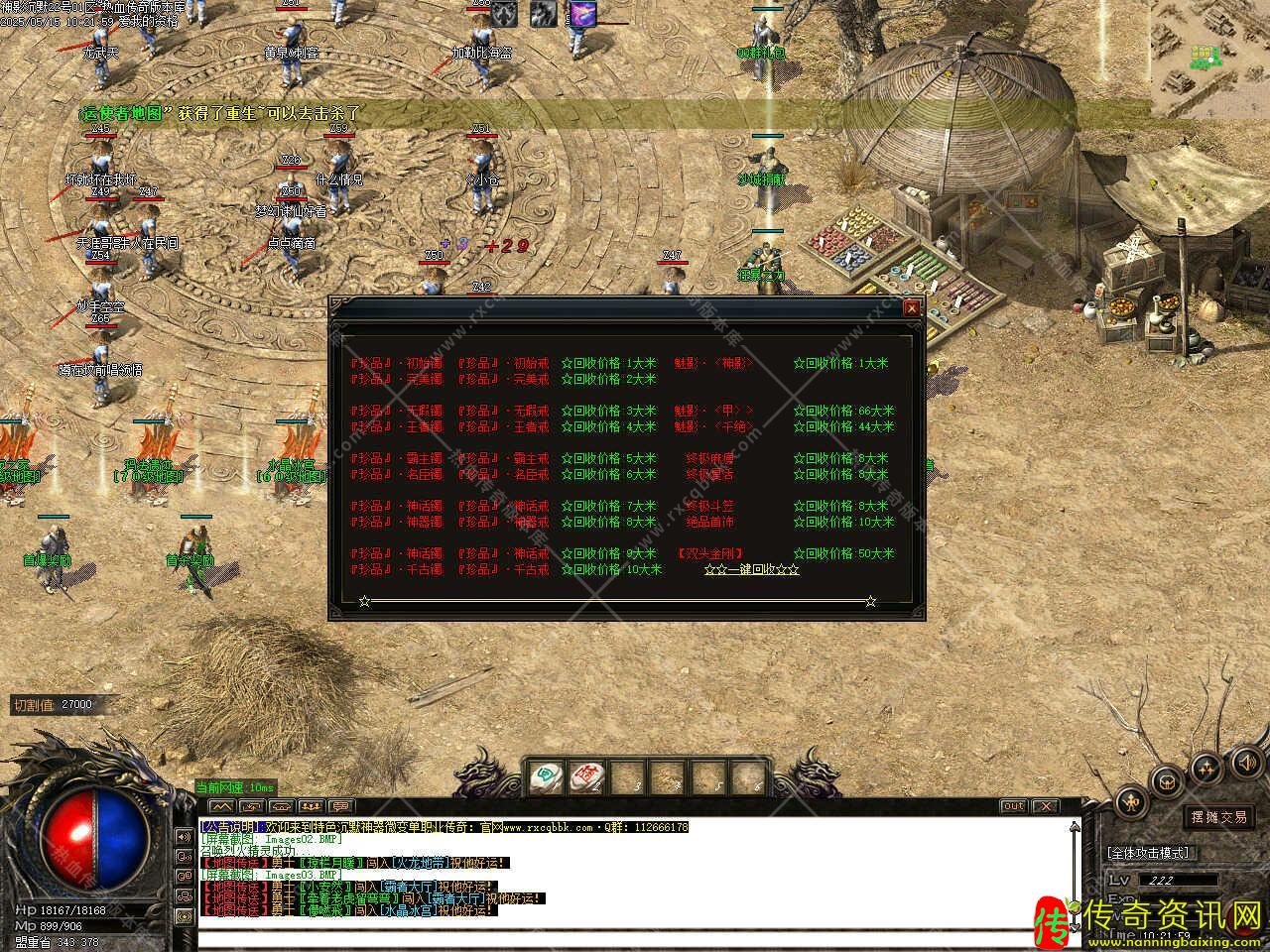Image resolution: width=1270 pixels, height=952 pixels.
Task: Use the red tile item in hotbar
Action: [x=585, y=776]
